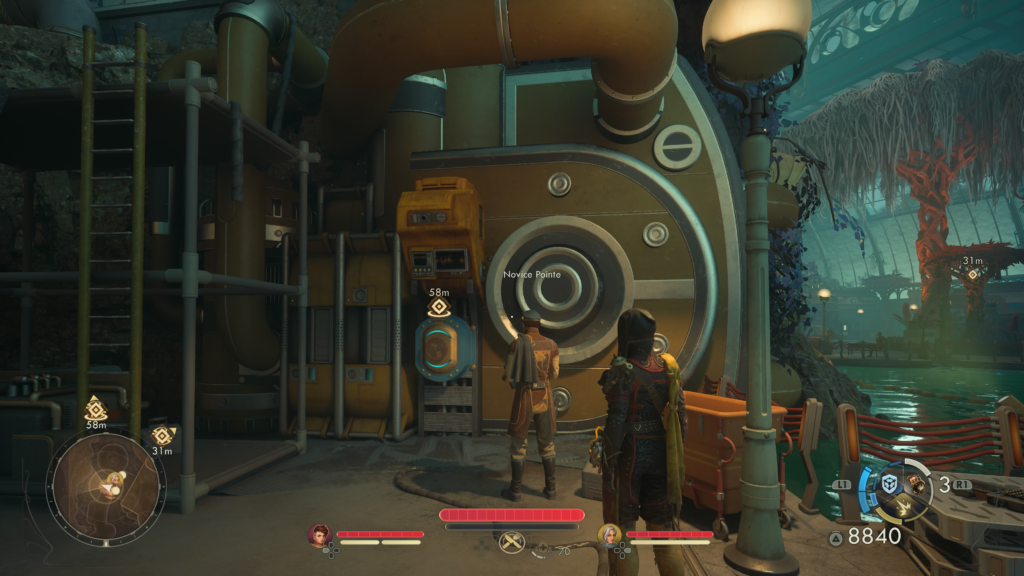Select the 31m waypoint marker beside the minimap
This screenshot has width=1024, height=576.
pyautogui.click(x=162, y=436)
